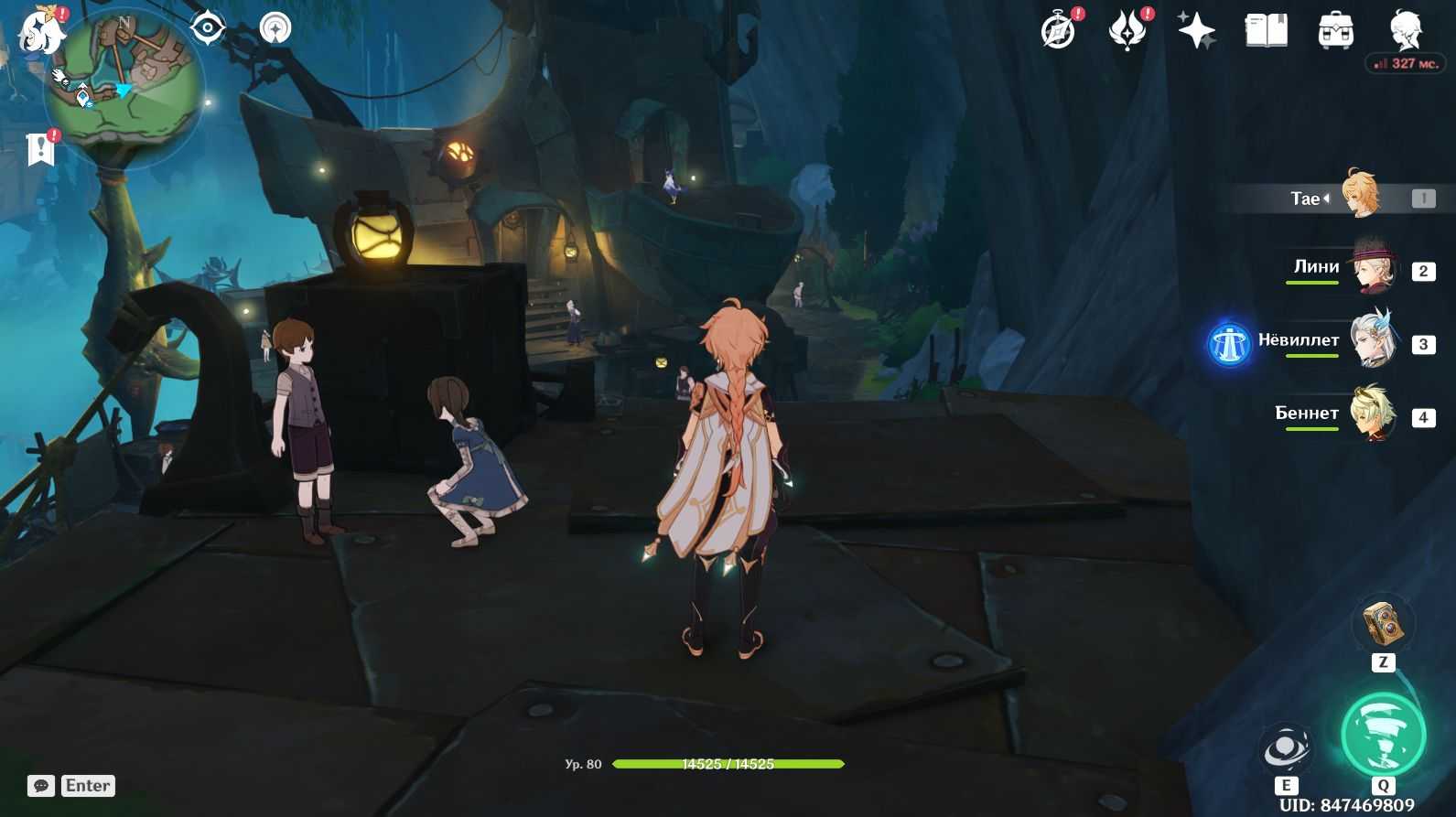Unleash the glowing elemental burst
Viewport: 1456px width, 817px height.
pyautogui.click(x=1383, y=735)
